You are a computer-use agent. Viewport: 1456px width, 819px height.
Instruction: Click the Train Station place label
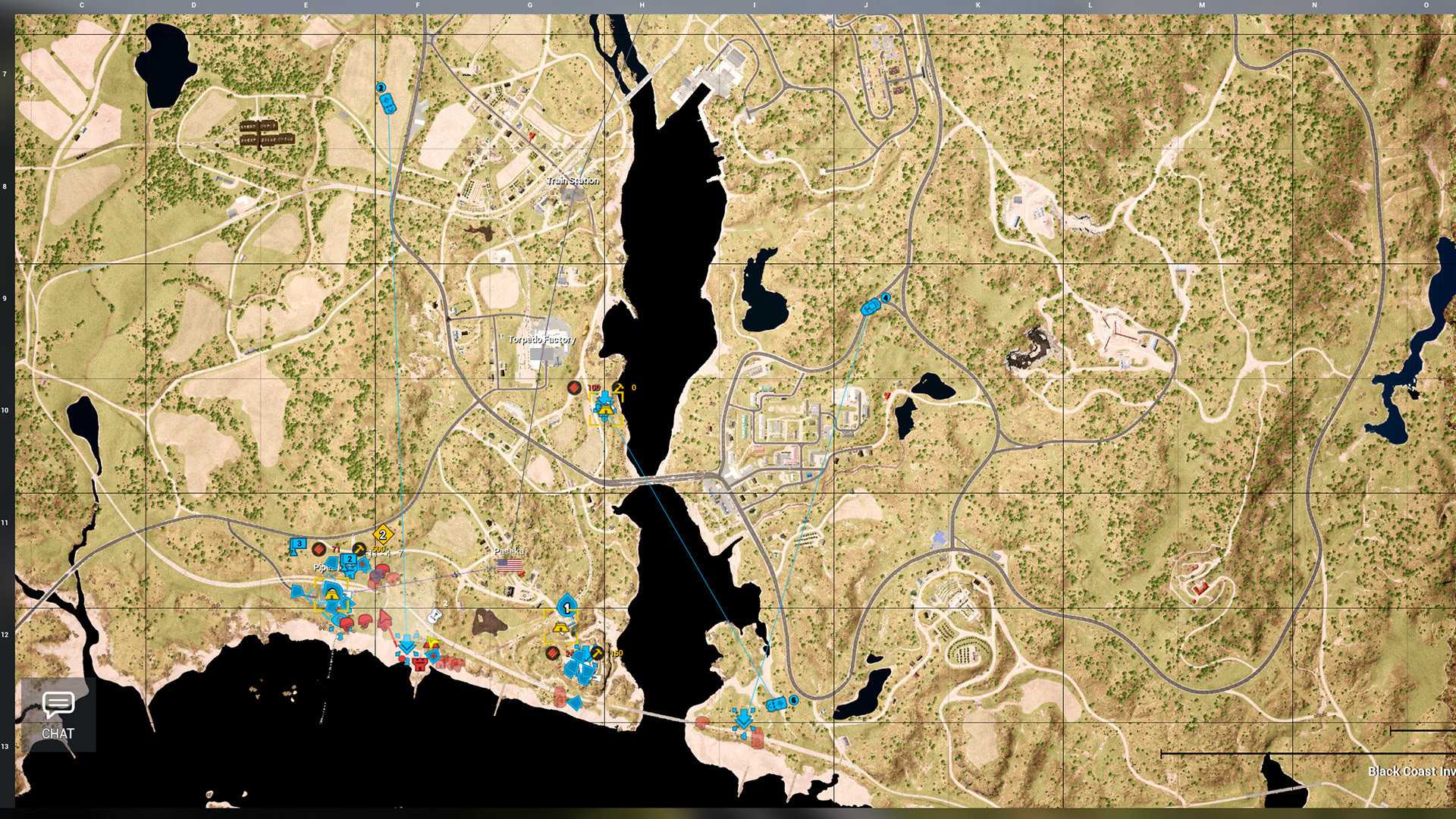tap(573, 180)
